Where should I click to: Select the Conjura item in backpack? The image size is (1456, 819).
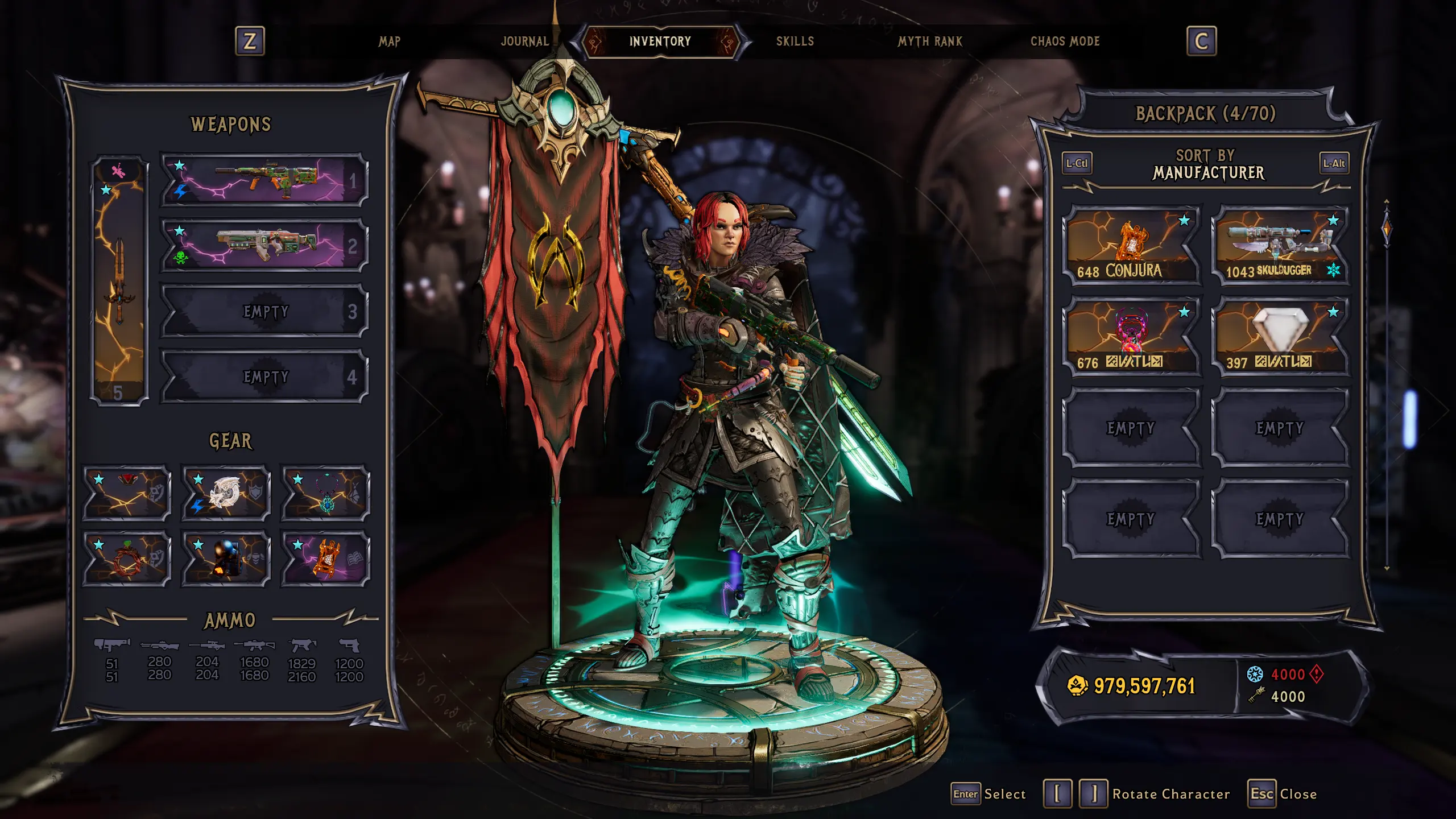coord(1131,245)
